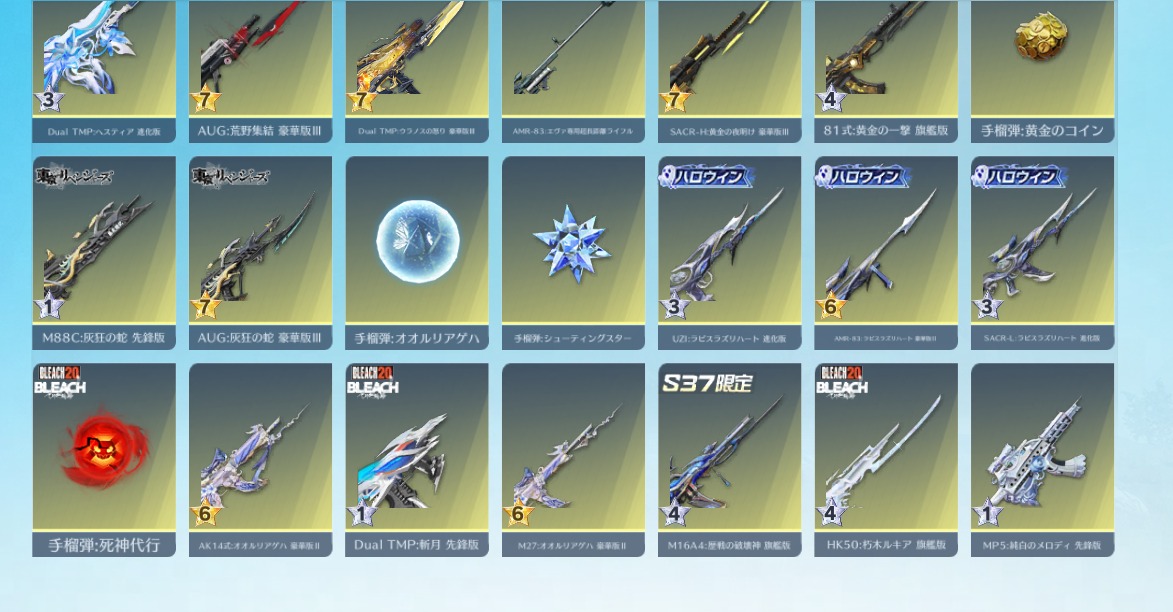Select the M88C:灰狂の蛇 先鋒版 card

tap(104, 250)
